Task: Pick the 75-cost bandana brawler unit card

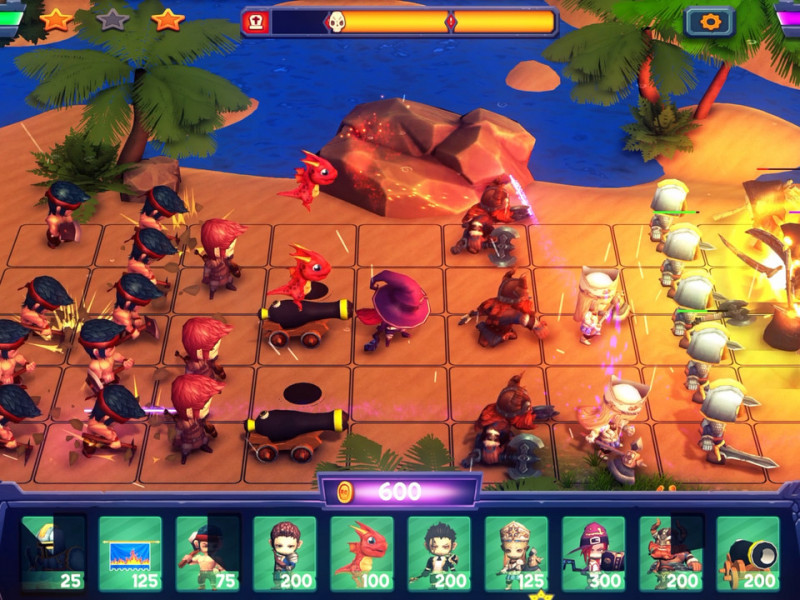Action: [207, 553]
